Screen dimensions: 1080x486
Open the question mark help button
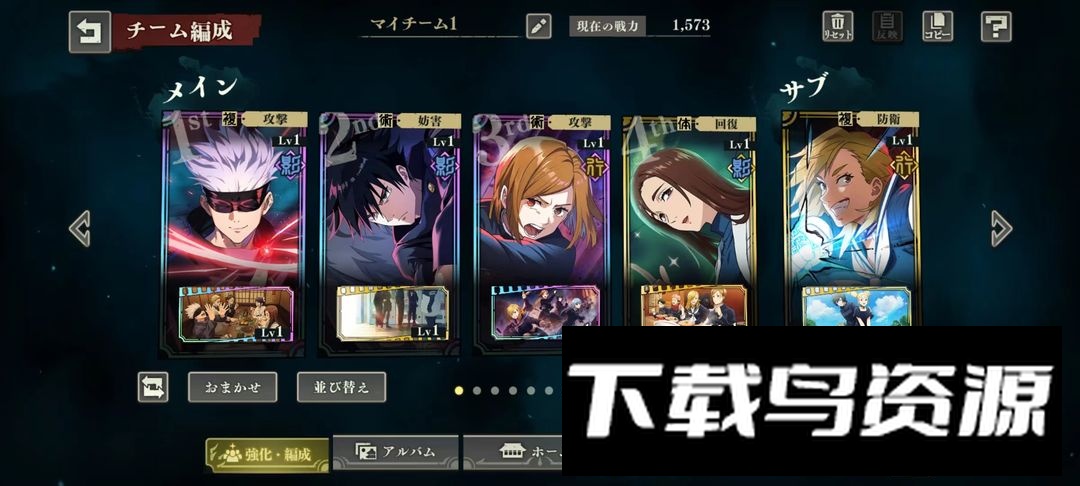coord(995,26)
